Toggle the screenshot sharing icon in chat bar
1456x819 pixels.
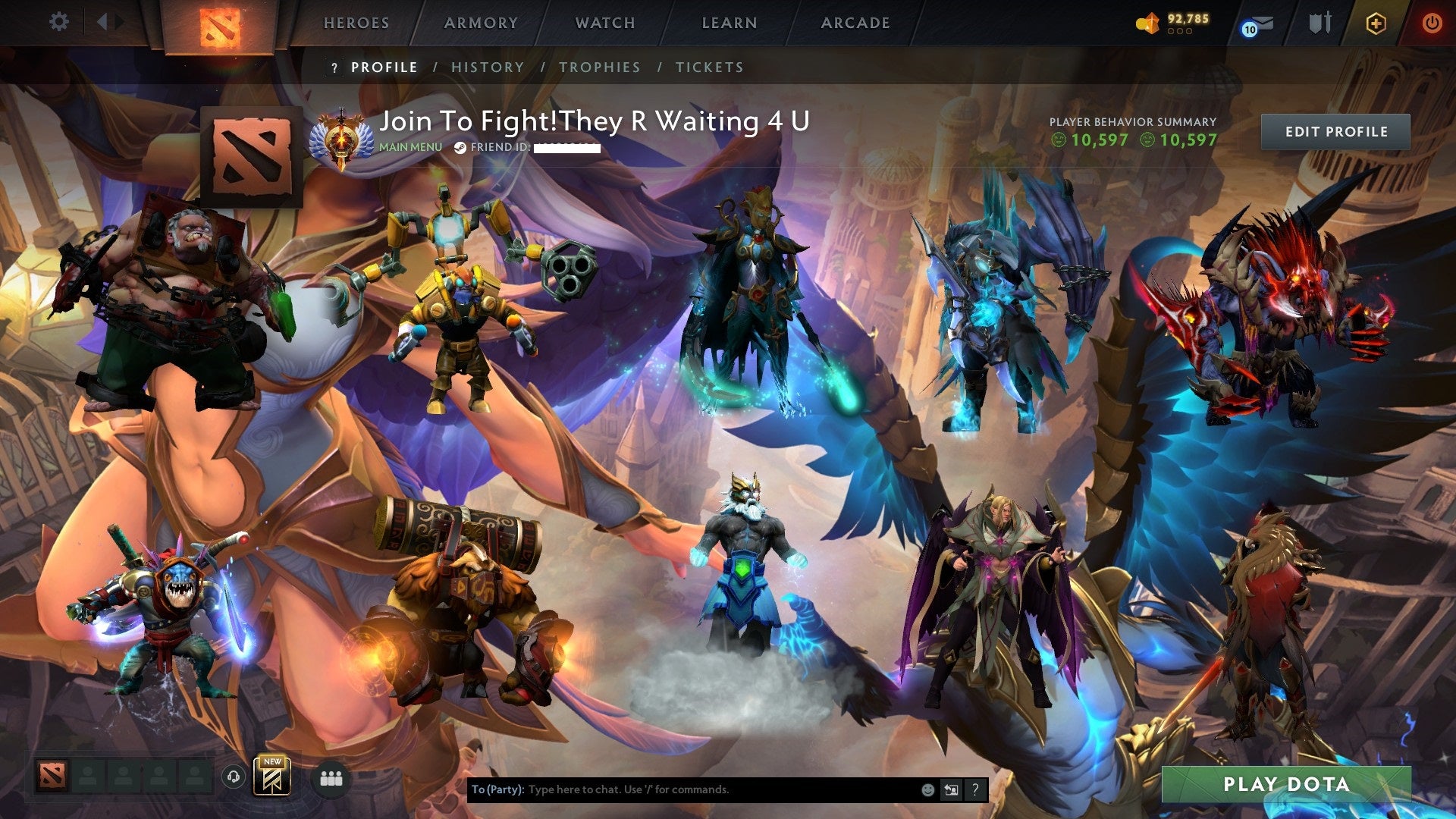click(x=951, y=789)
